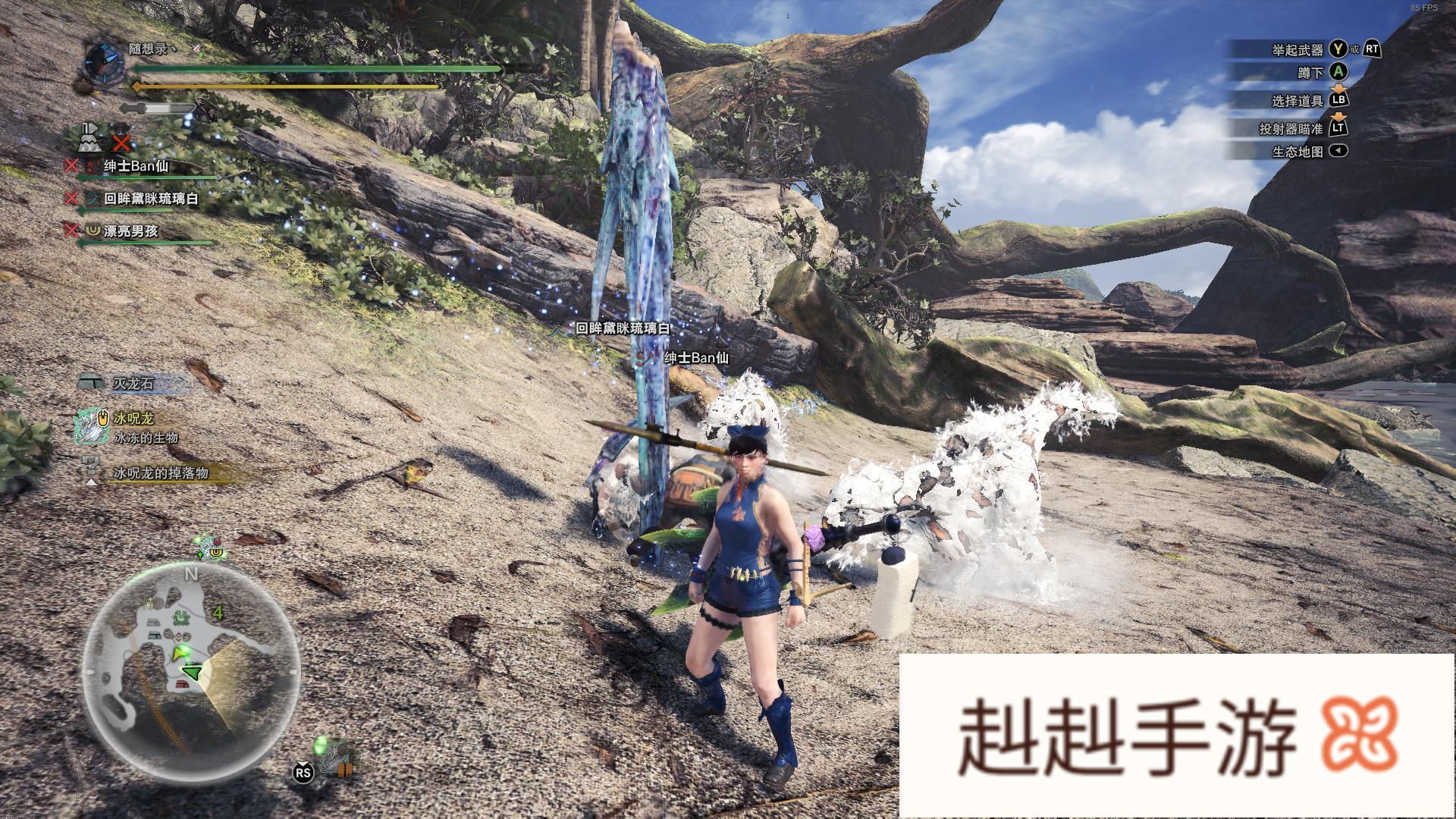Click the 冰呪龙的掉落物 notification

tap(160, 473)
